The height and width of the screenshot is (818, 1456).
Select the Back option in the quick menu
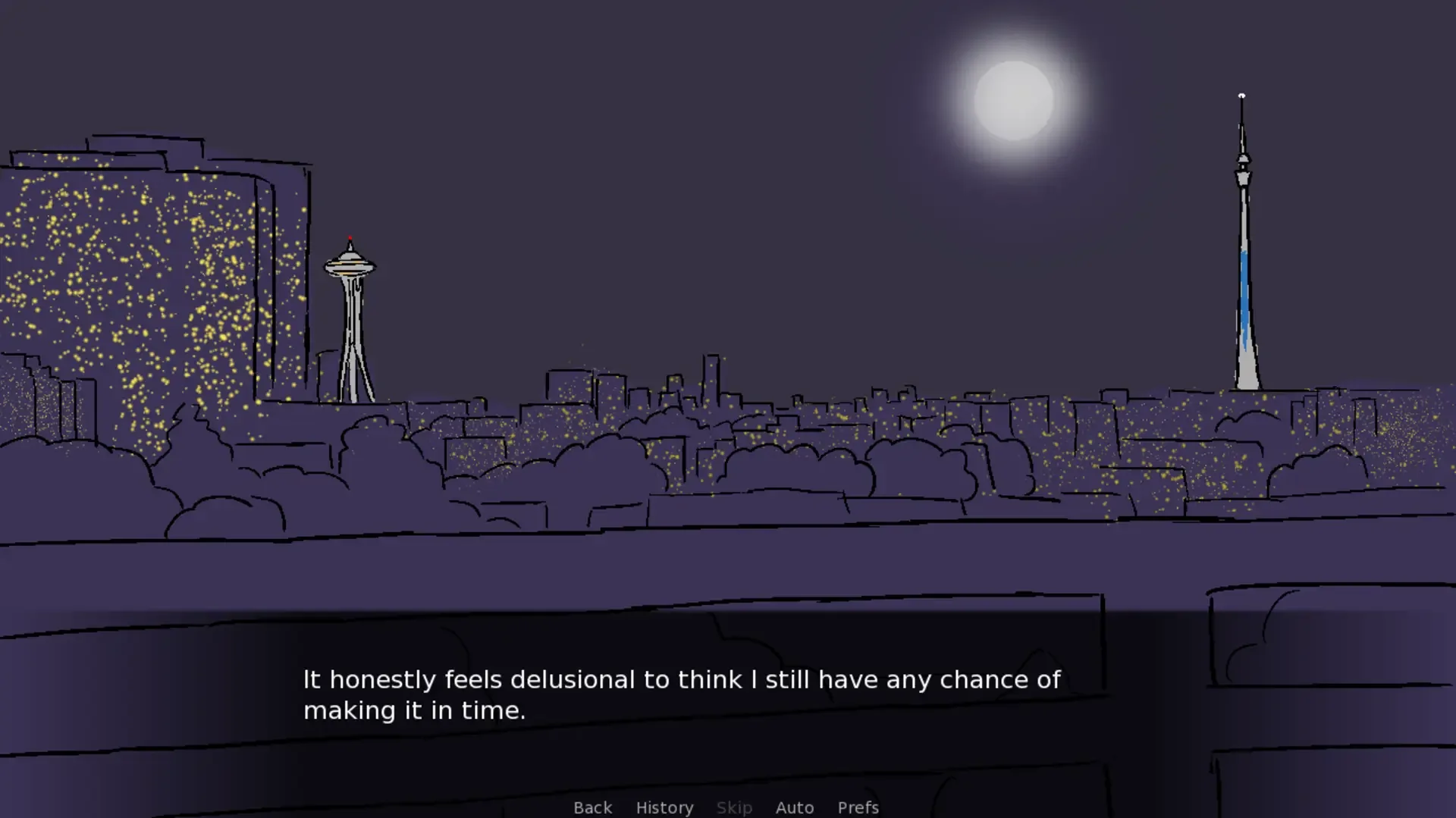[592, 807]
